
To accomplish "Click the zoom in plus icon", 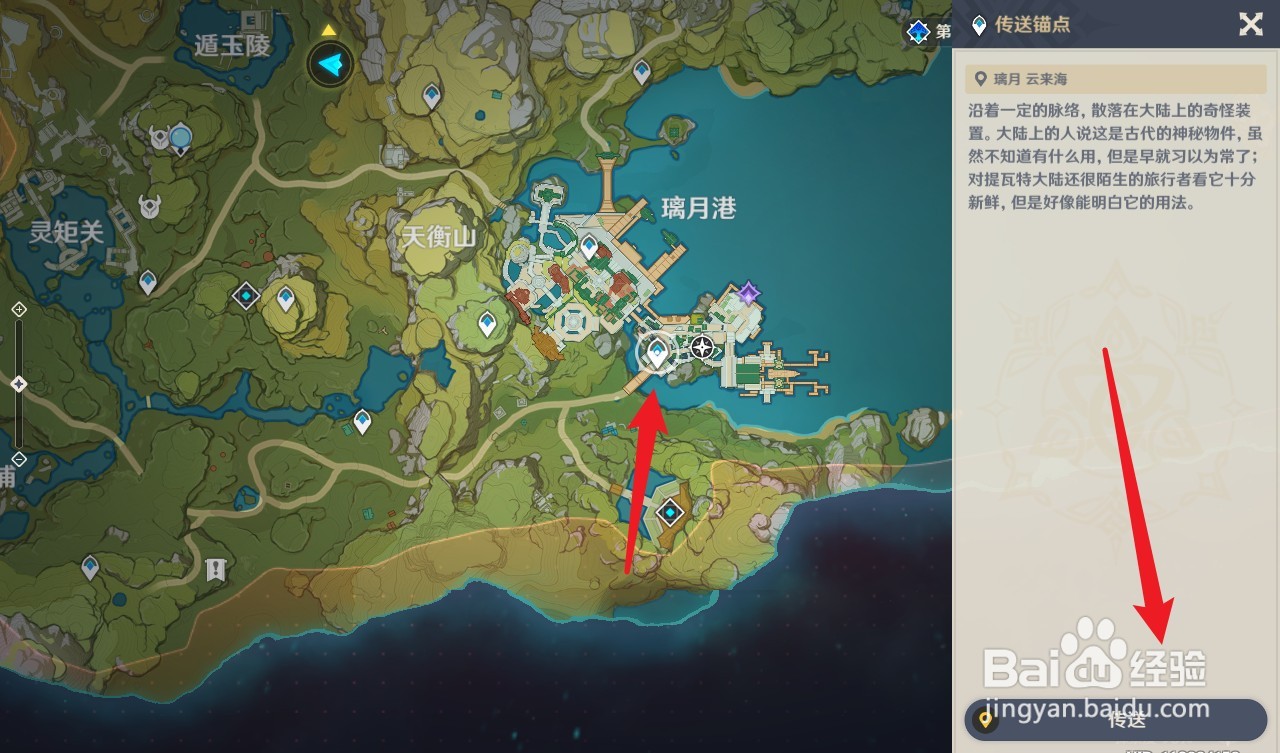I will (x=18, y=310).
